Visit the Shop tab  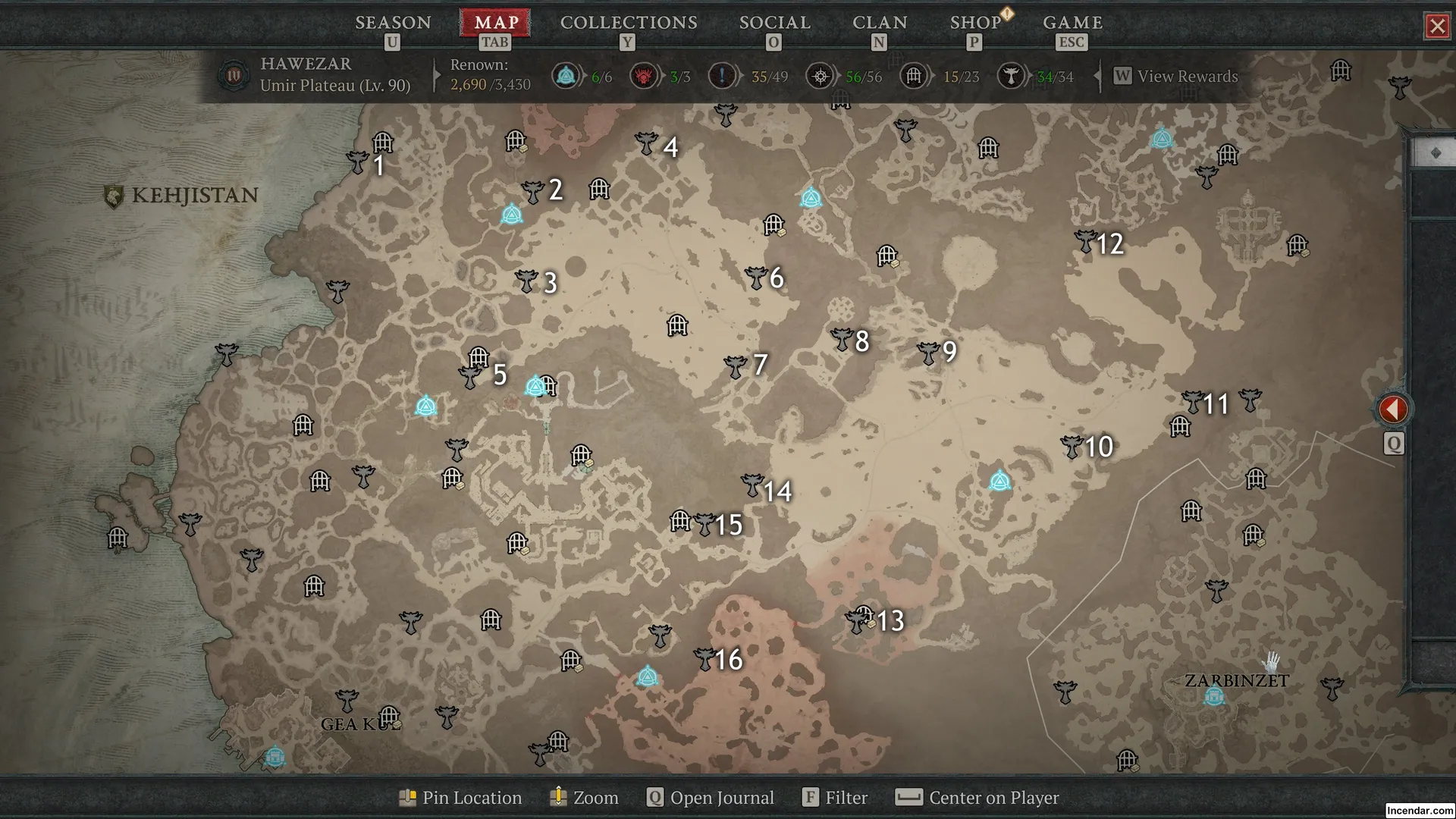(975, 23)
